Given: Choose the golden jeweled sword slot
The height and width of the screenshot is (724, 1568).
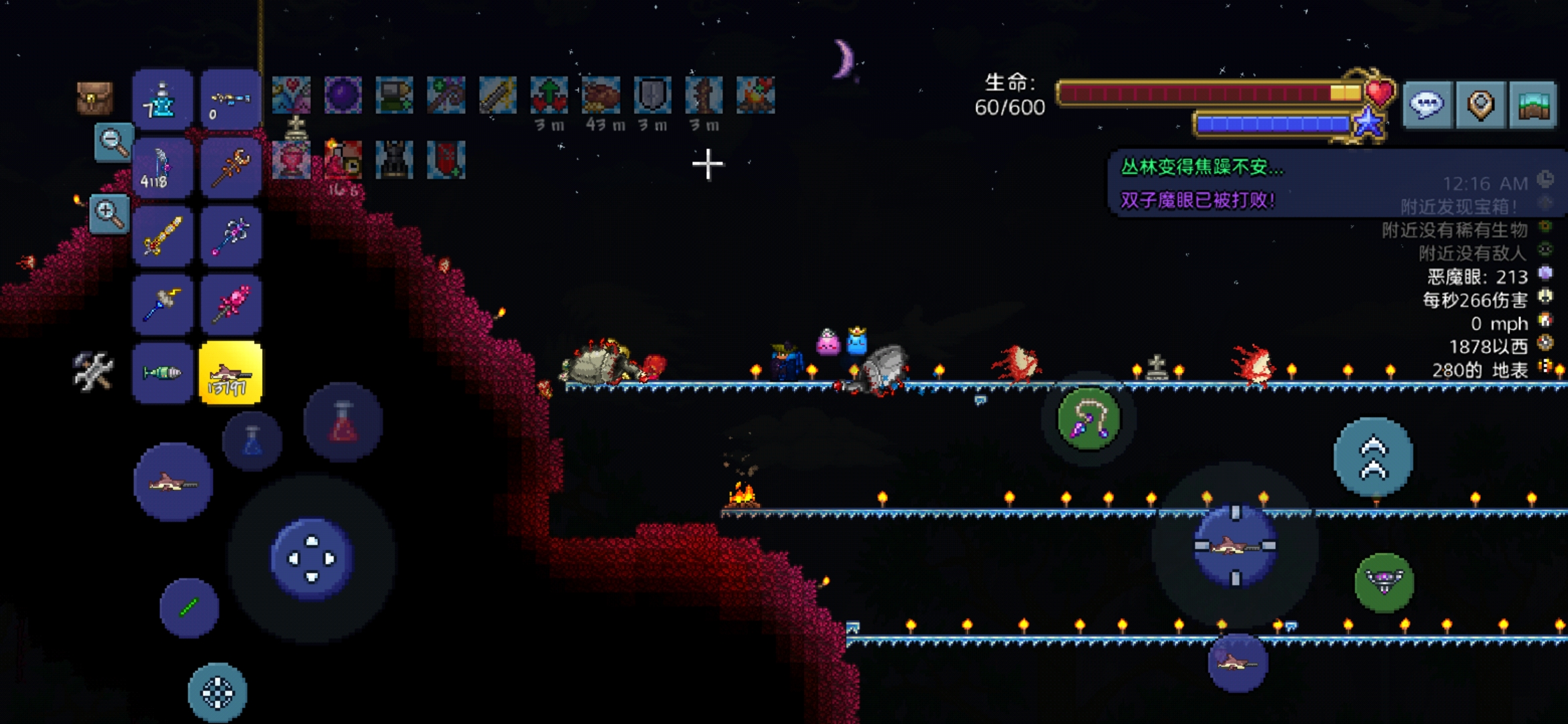Looking at the screenshot, I should click(162, 237).
